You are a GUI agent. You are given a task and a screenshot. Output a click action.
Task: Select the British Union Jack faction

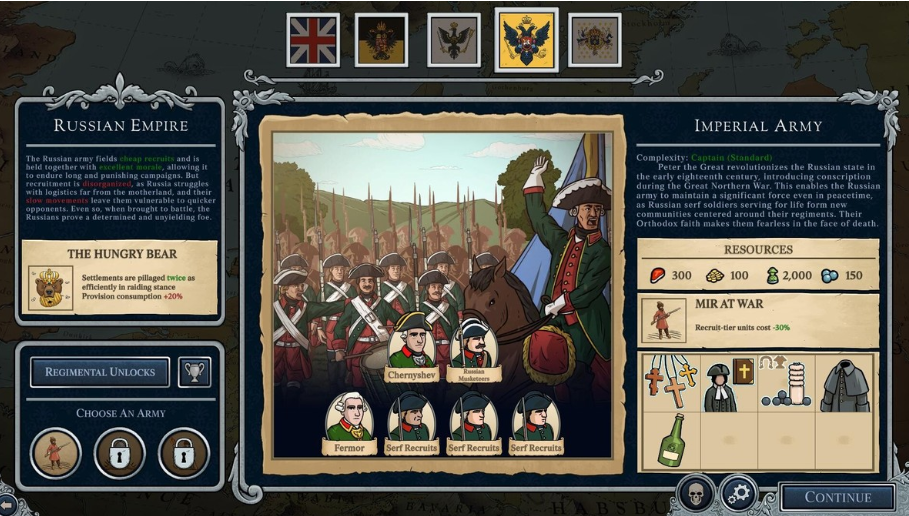(313, 40)
